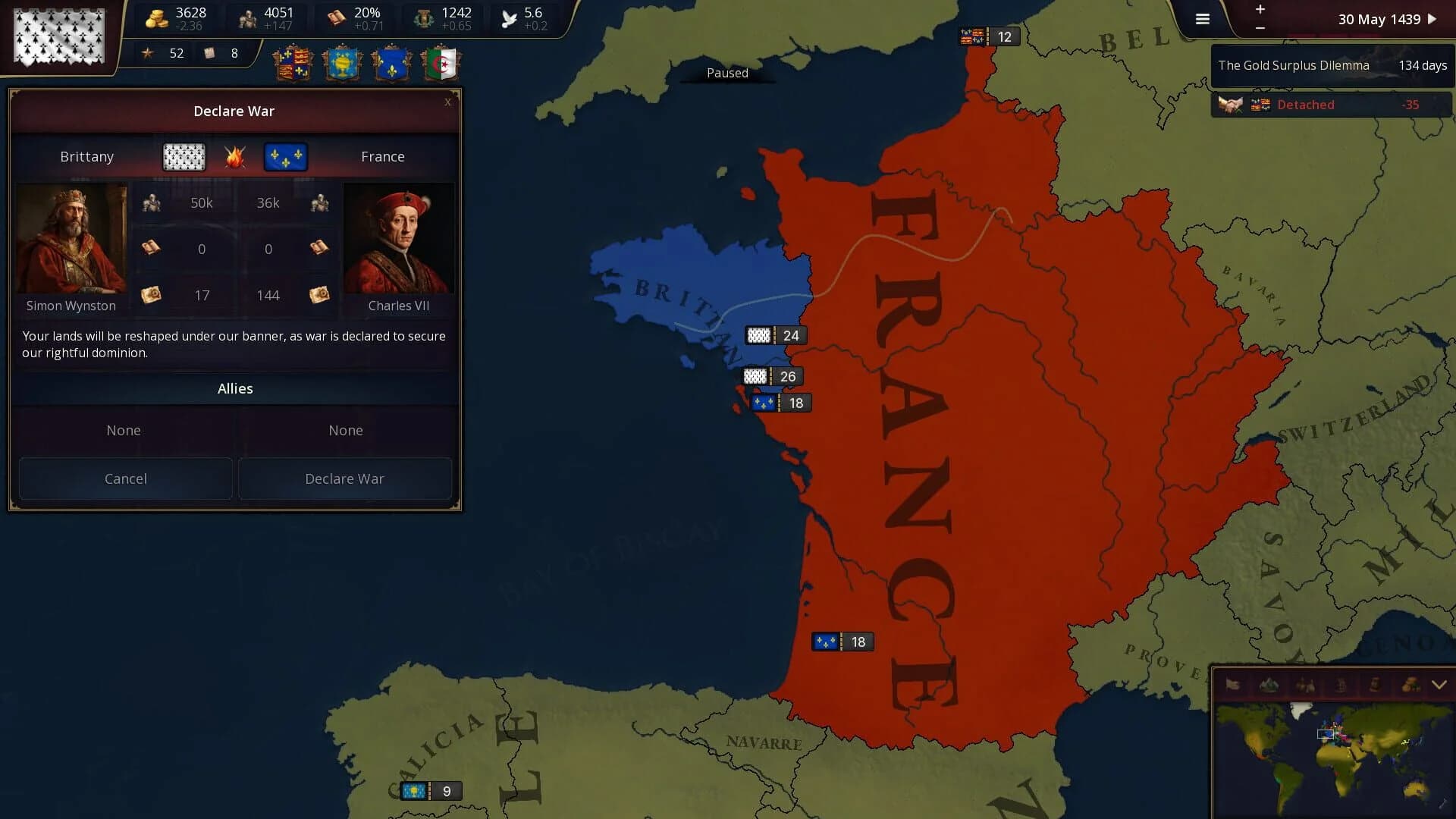The image size is (1456, 819).
Task: Expand the Gold Surplus Dilemma event
Action: [1331, 65]
